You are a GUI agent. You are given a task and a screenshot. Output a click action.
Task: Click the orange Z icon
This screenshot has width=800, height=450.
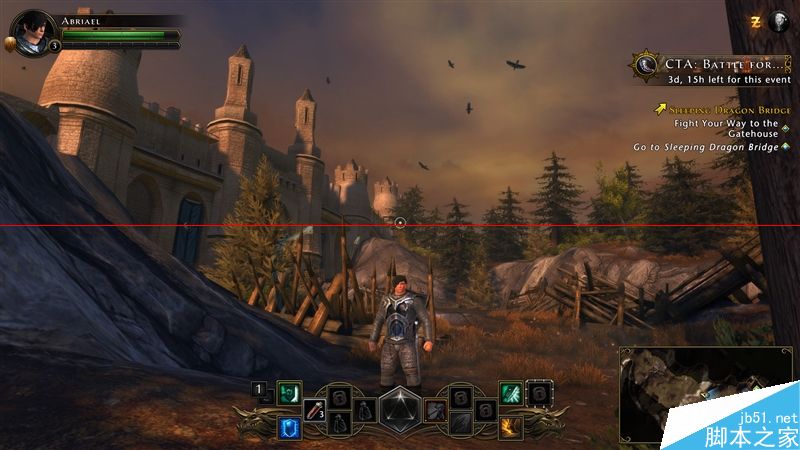click(755, 20)
